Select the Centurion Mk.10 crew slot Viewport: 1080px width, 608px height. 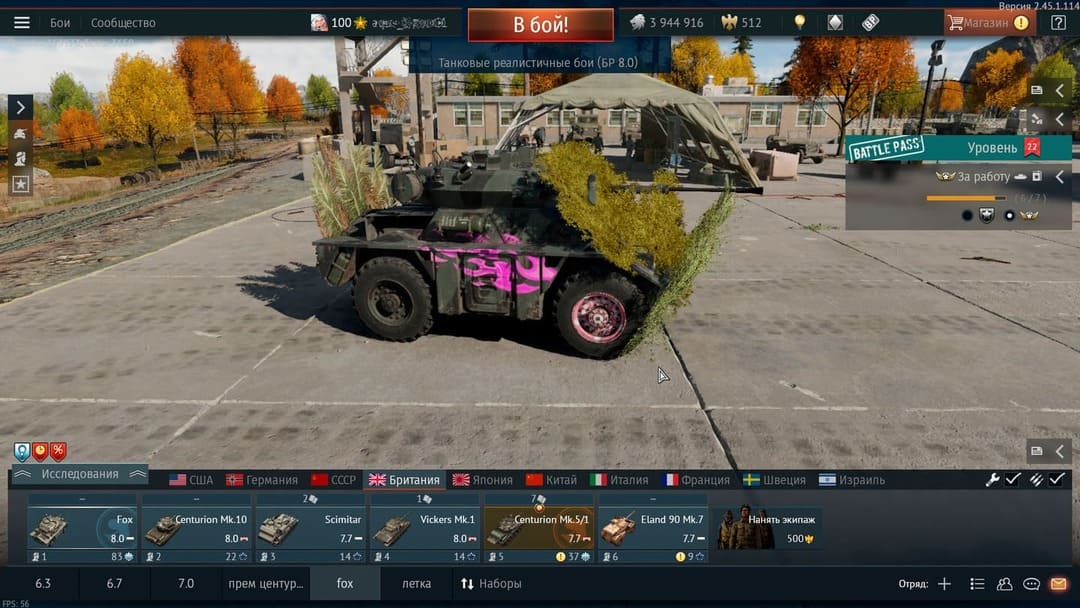point(196,528)
